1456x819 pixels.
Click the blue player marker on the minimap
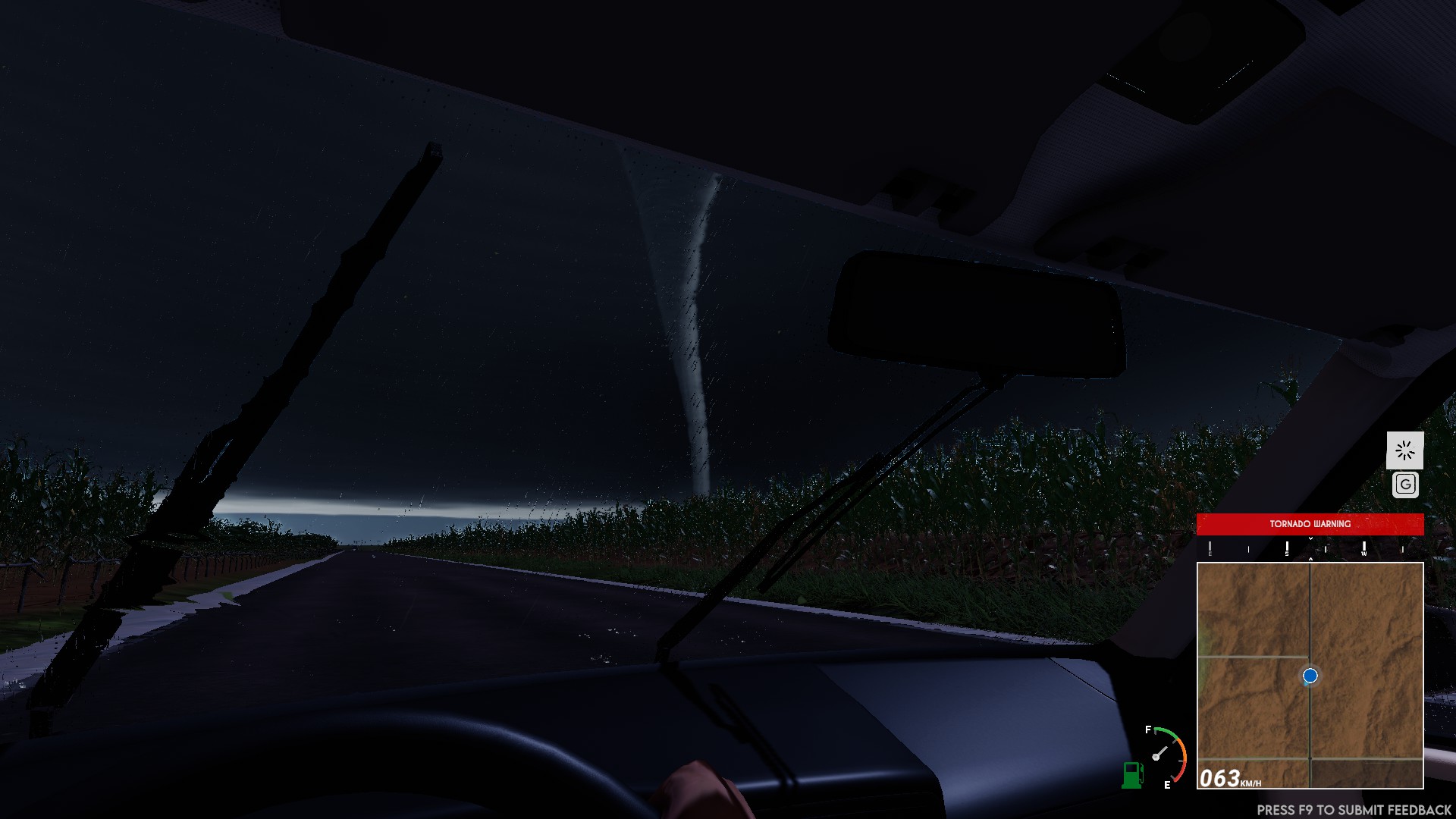(1310, 676)
